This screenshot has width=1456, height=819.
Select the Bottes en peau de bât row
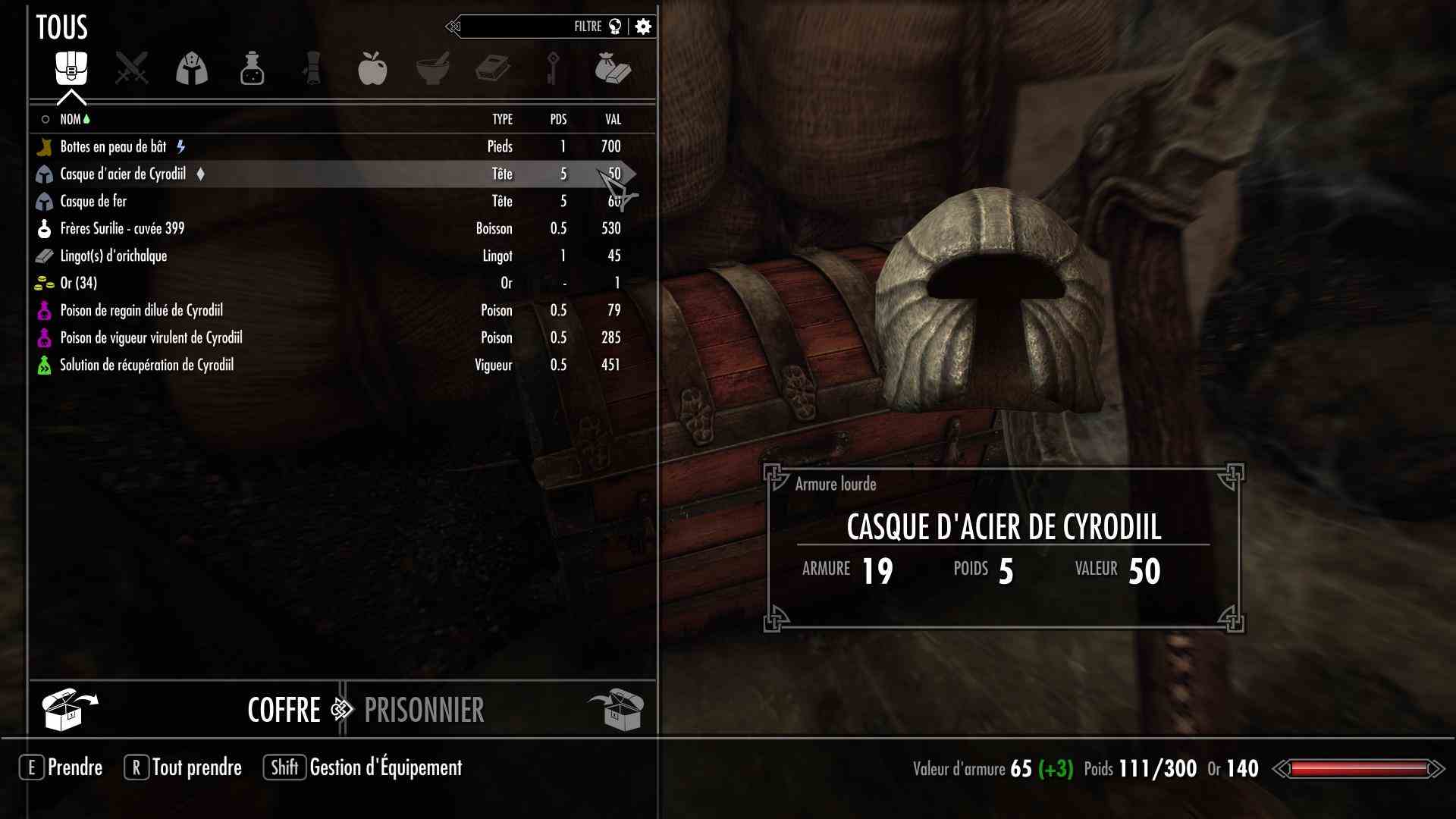(114, 147)
